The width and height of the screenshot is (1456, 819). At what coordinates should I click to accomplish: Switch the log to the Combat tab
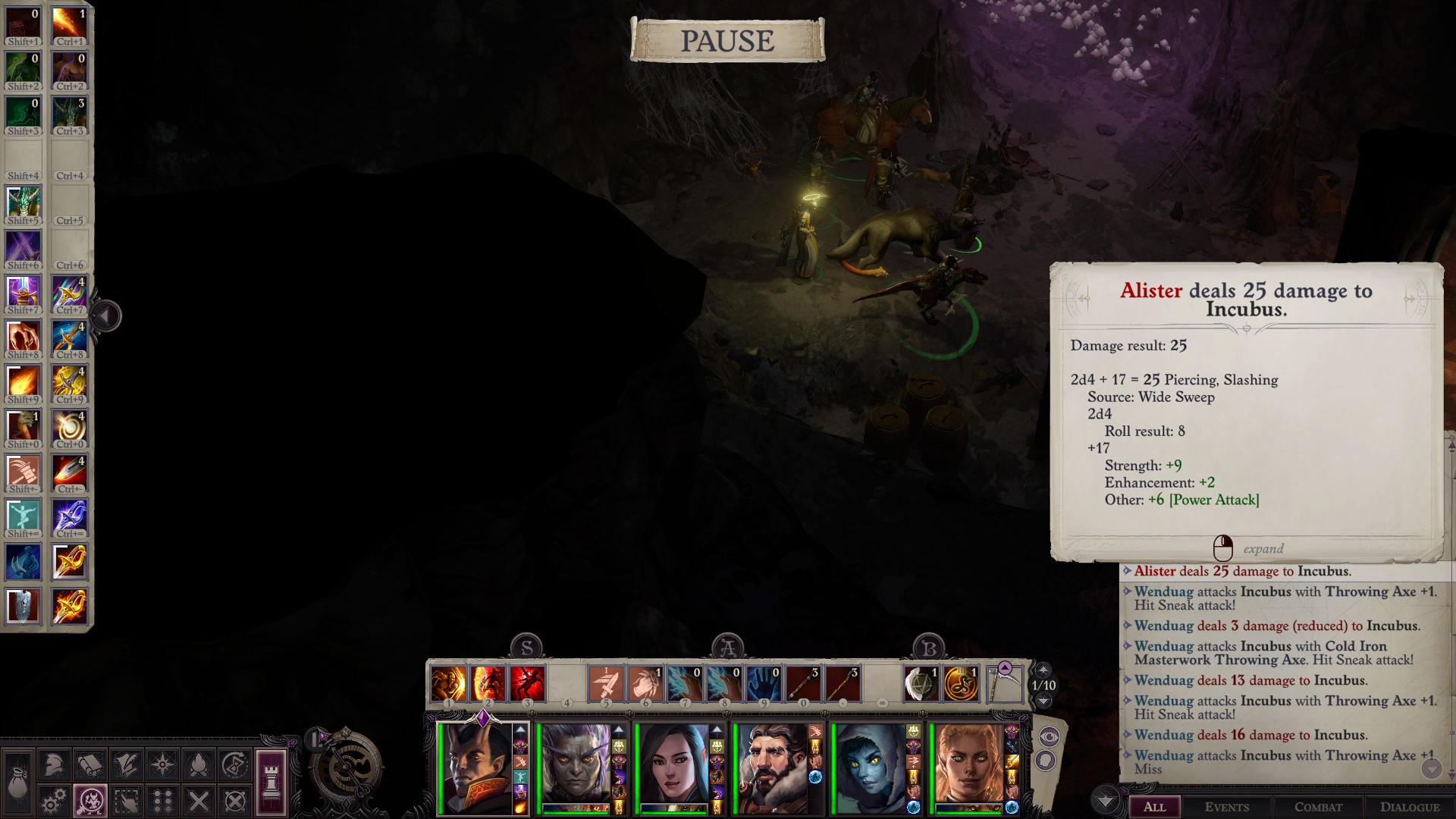pyautogui.click(x=1318, y=807)
